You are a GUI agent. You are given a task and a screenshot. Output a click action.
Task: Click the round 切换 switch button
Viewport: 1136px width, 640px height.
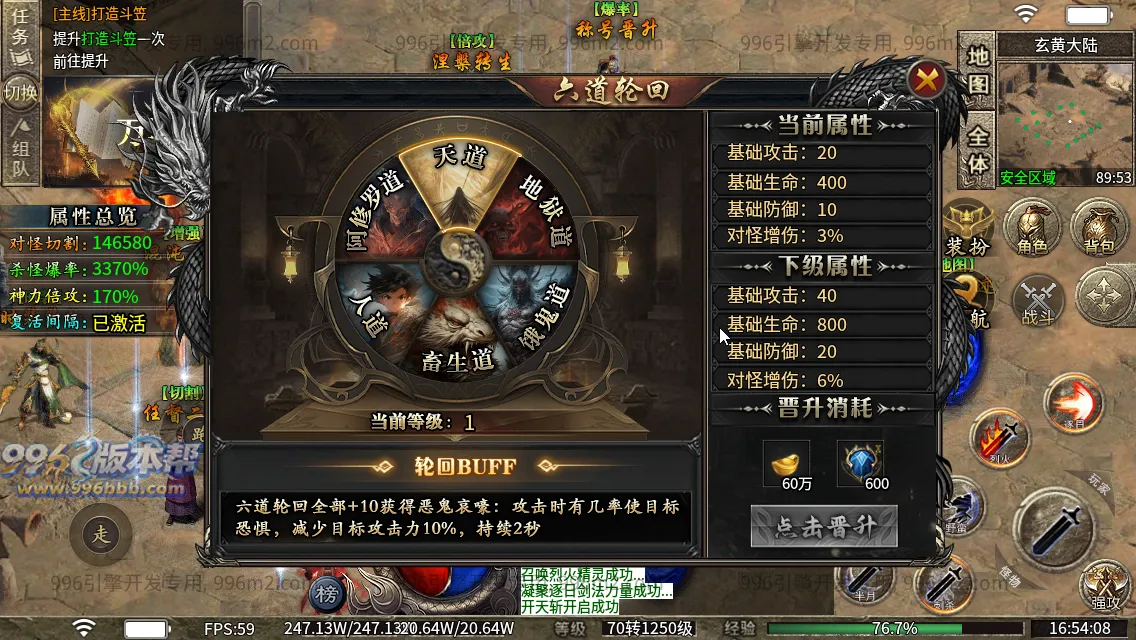21,93
